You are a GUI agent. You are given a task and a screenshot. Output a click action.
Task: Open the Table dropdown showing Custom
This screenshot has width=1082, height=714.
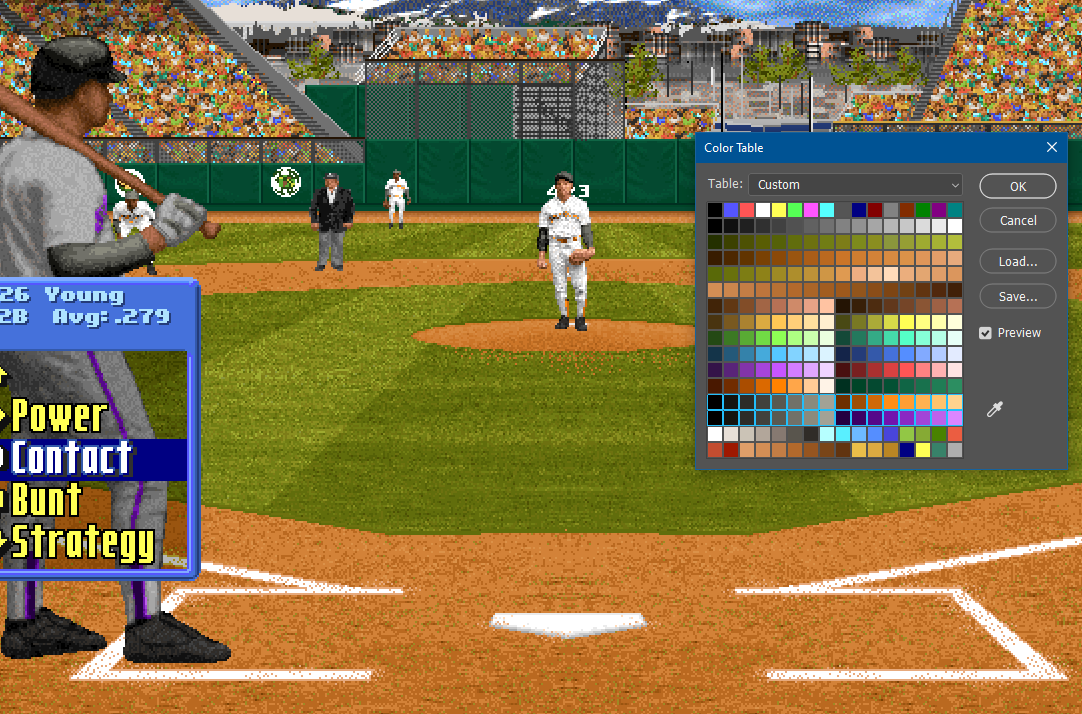pos(855,185)
